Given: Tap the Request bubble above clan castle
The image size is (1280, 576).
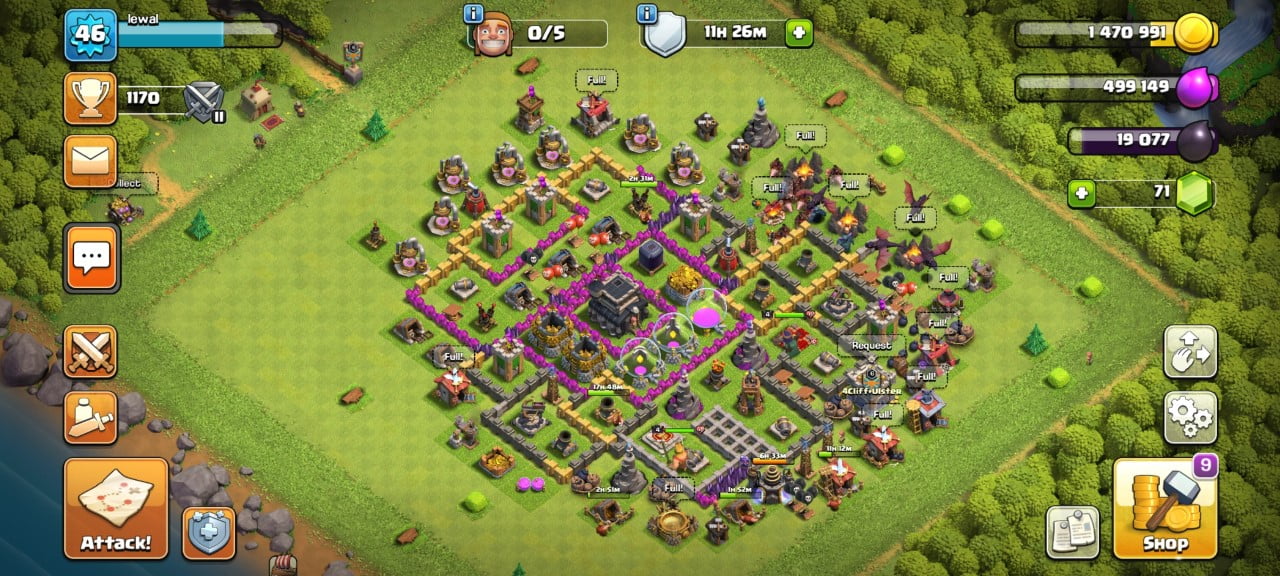Looking at the screenshot, I should [x=870, y=345].
